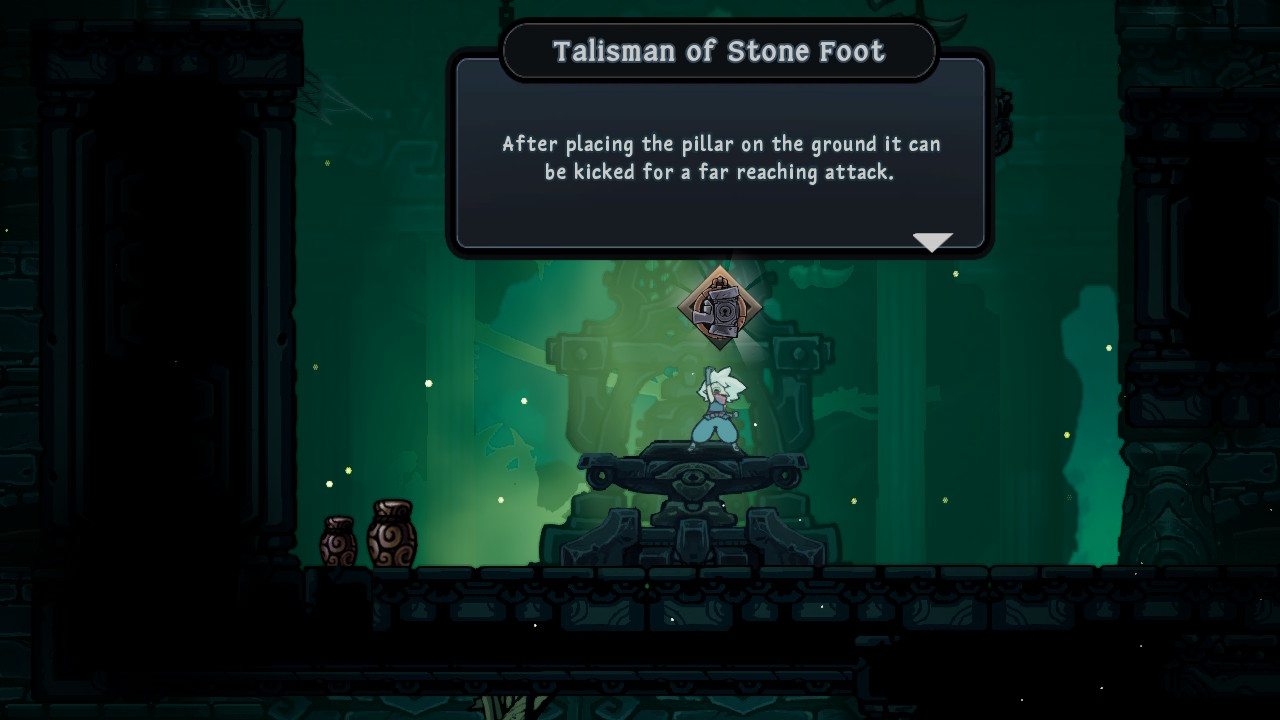Click the white continue arrow to advance dialog
The image size is (1280, 720).
click(x=932, y=240)
